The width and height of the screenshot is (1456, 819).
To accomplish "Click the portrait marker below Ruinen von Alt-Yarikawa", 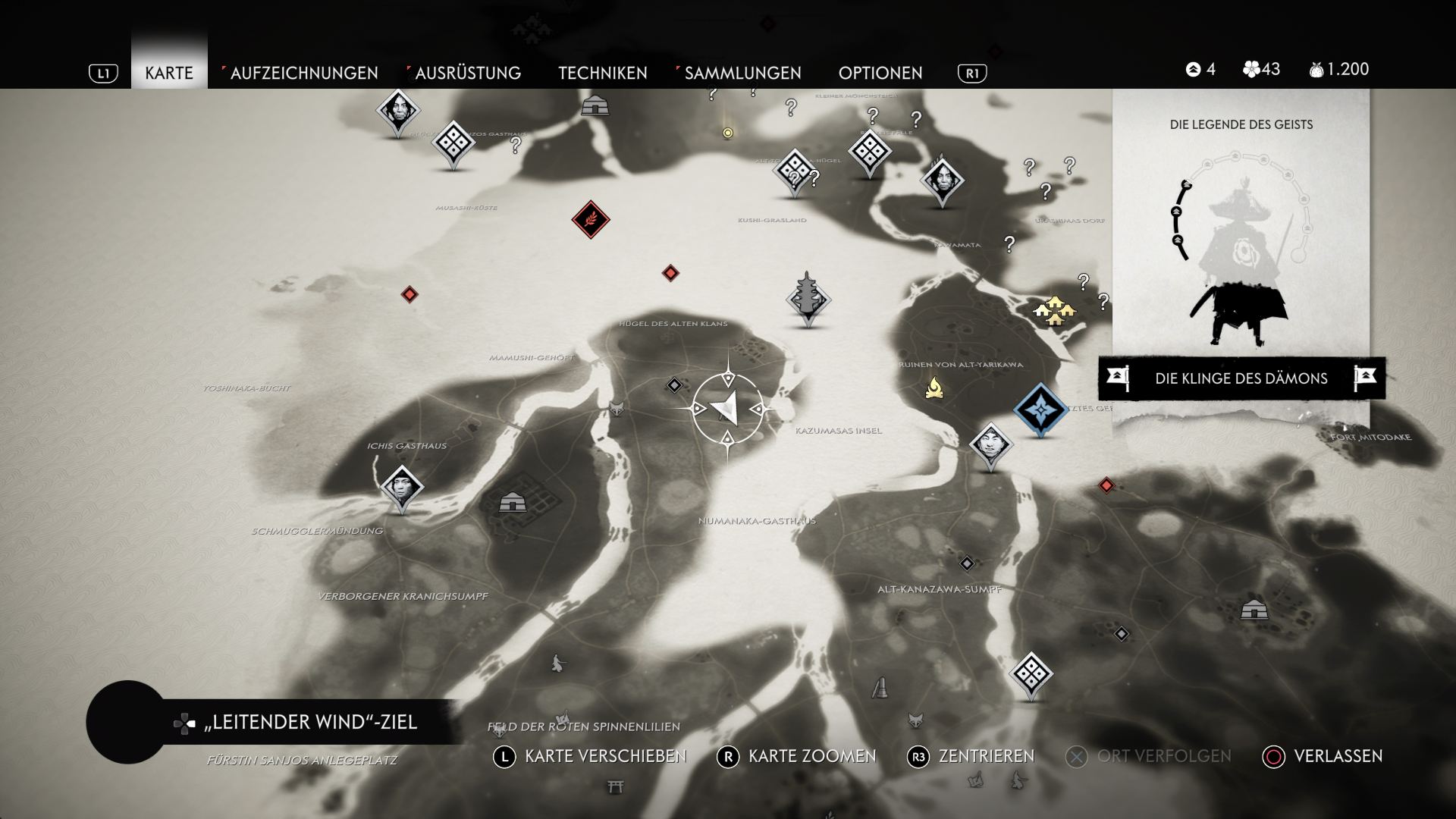I will pyautogui.click(x=990, y=445).
